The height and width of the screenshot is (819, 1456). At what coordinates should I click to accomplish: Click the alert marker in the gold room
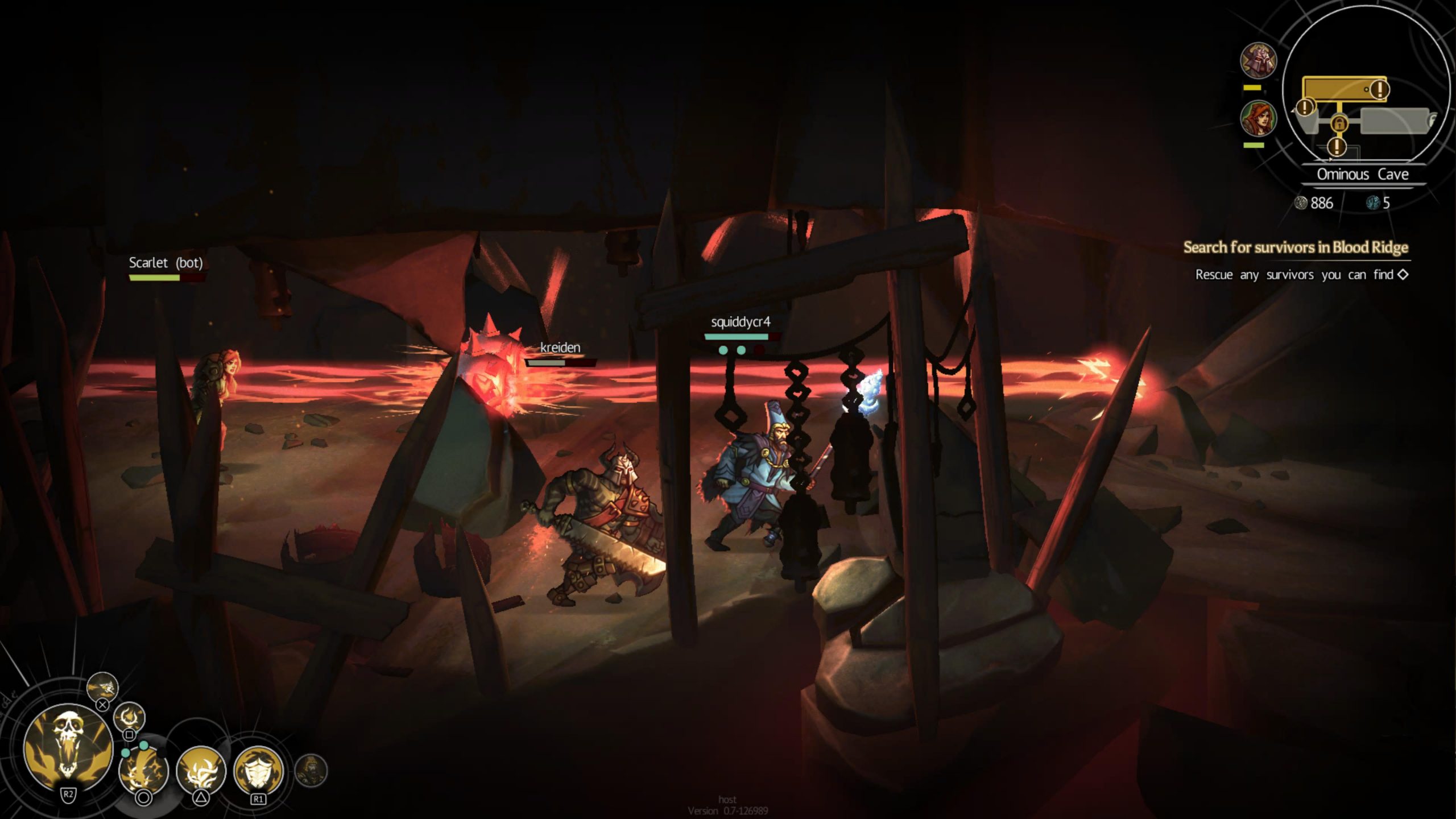(1379, 89)
